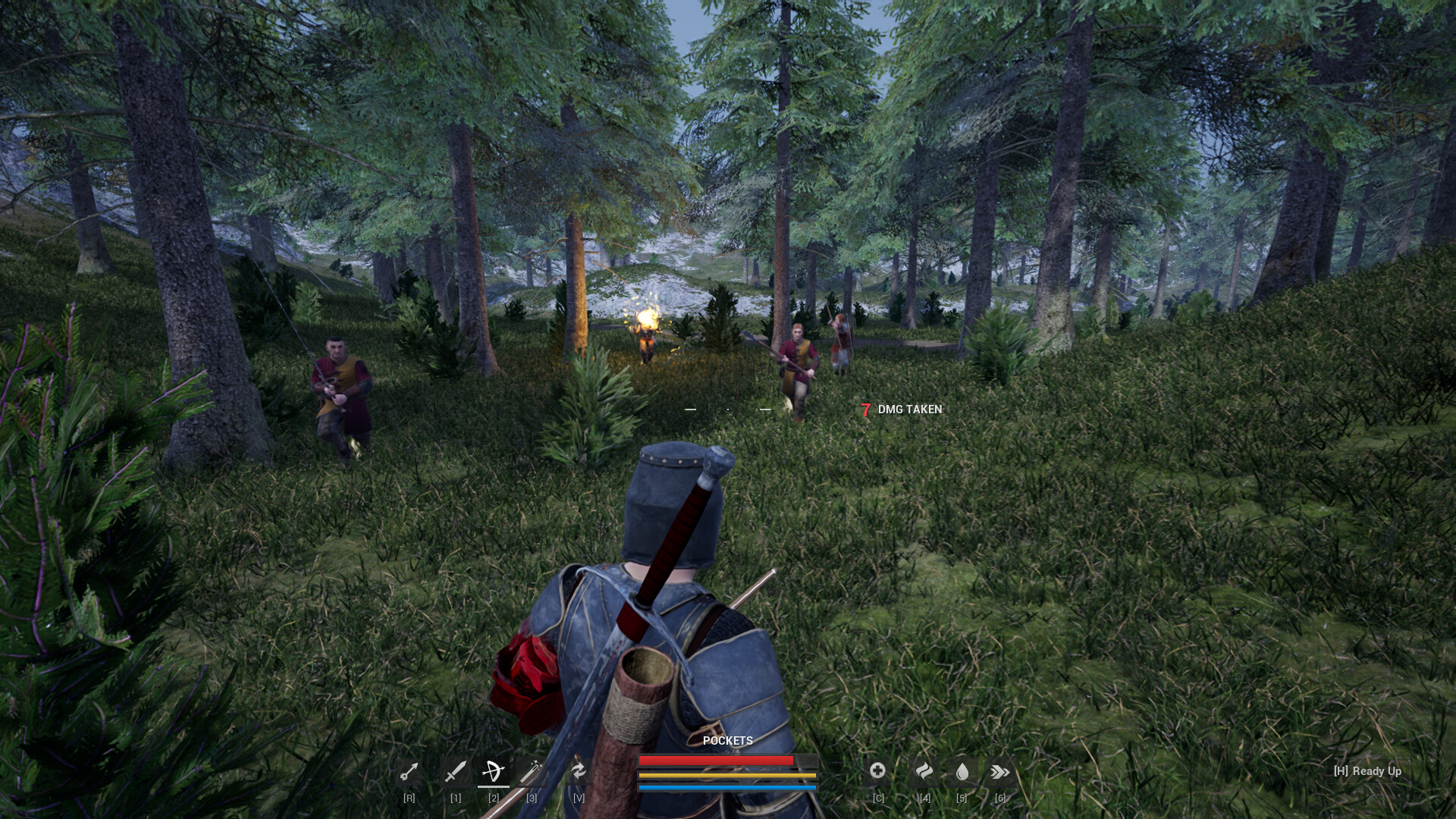This screenshot has width=1456, height=819.
Task: Click the crosshair at screen center
Action: [728, 409]
